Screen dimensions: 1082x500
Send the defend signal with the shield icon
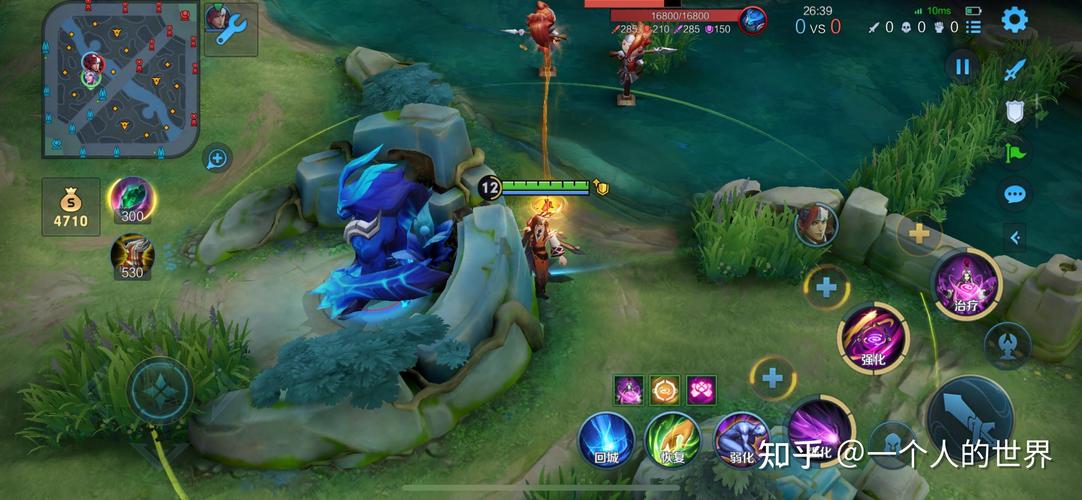point(1015,111)
